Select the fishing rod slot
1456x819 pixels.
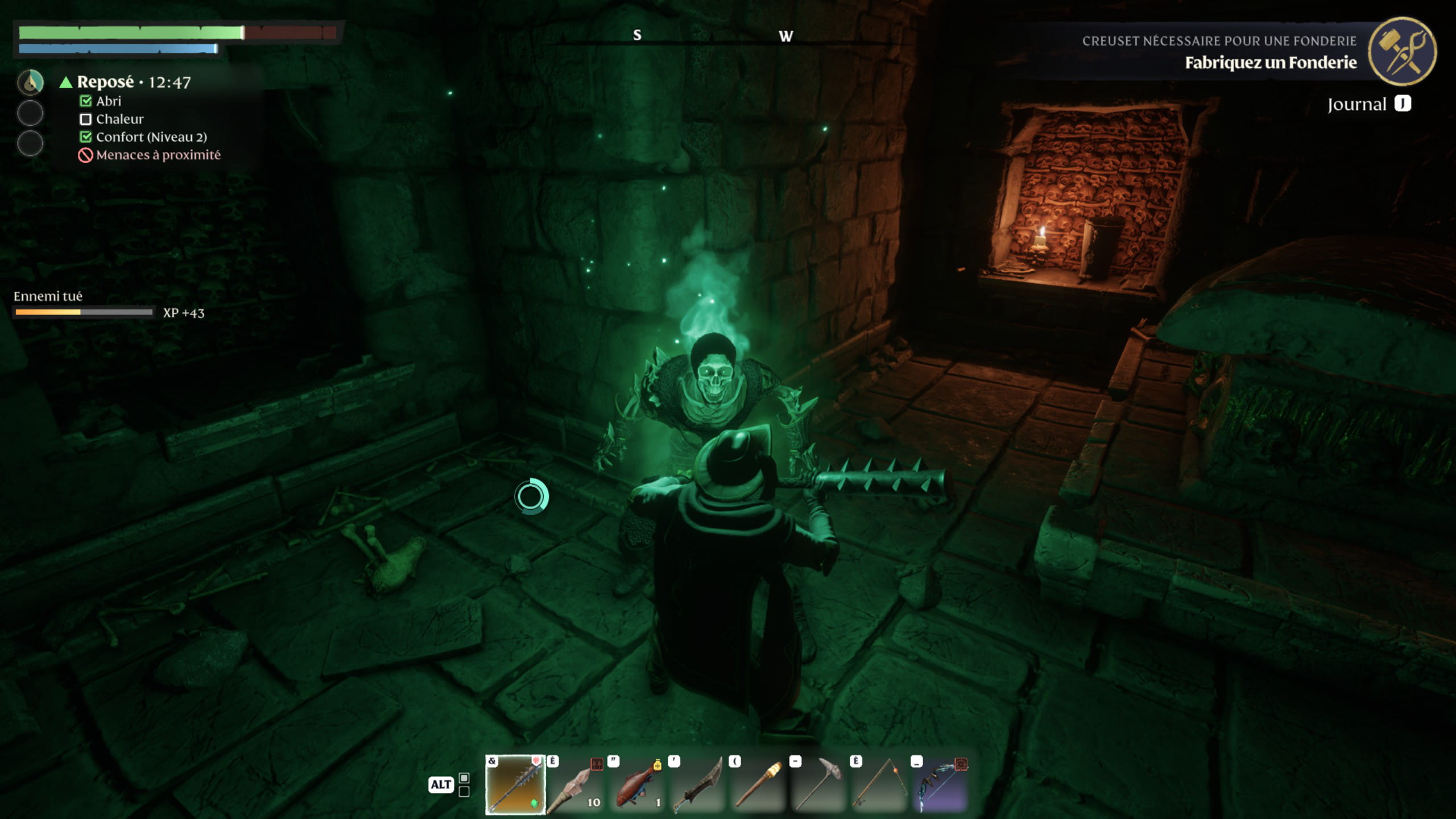tap(880, 785)
